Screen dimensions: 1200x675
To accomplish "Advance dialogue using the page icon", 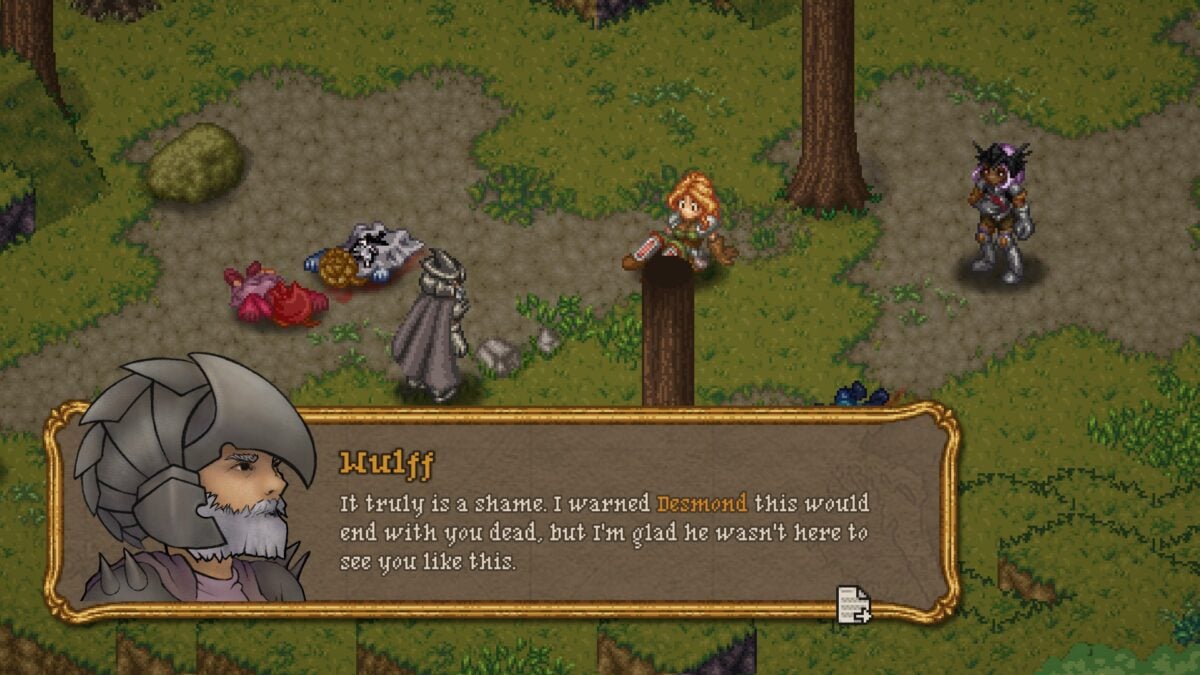I will pyautogui.click(x=853, y=604).
